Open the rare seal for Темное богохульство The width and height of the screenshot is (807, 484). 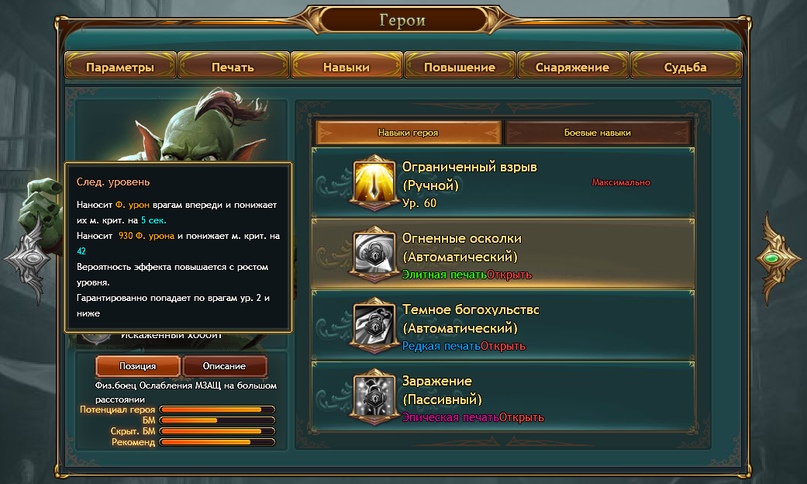[503, 346]
